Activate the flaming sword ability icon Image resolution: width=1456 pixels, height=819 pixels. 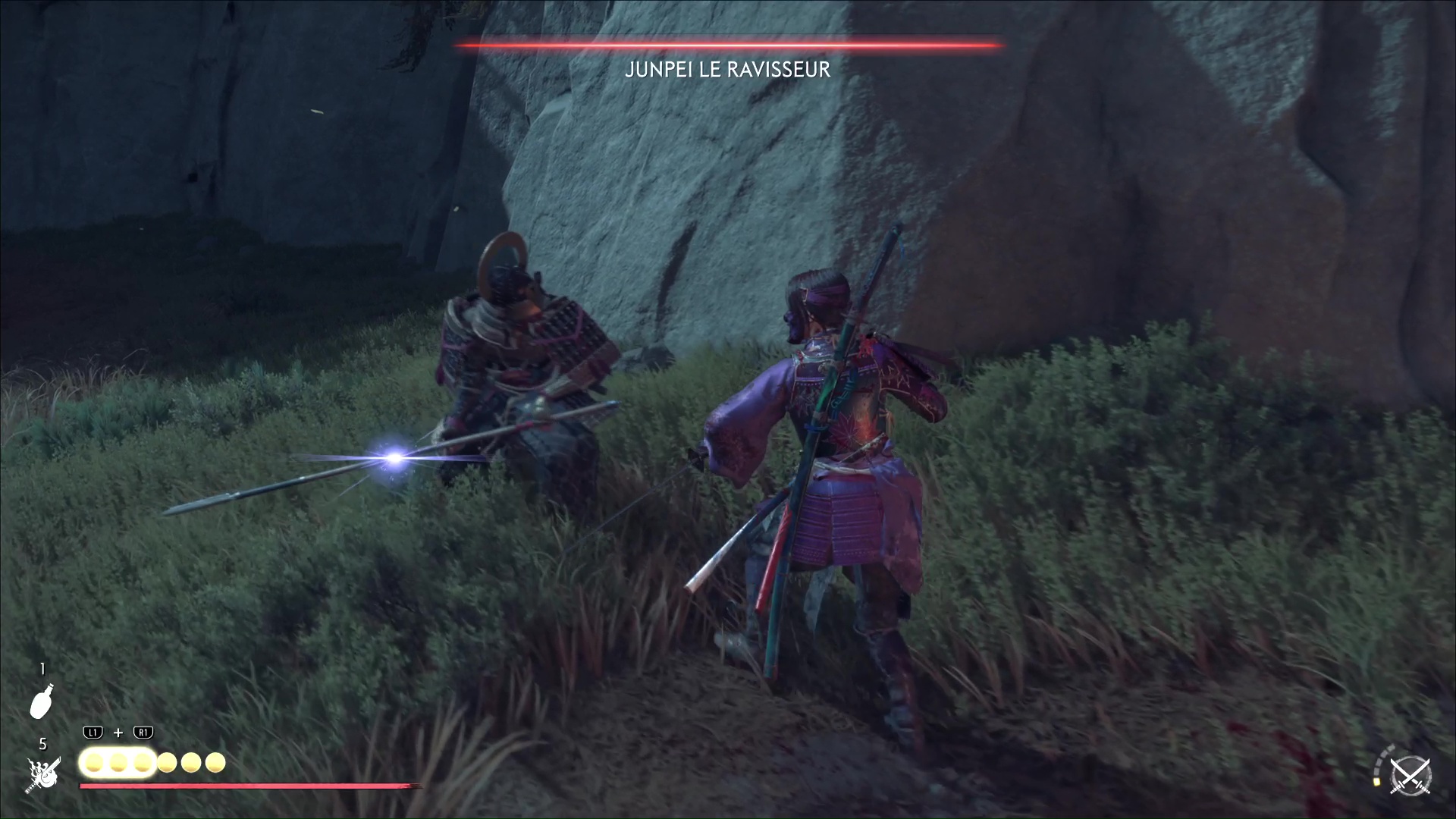pyautogui.click(x=42, y=775)
